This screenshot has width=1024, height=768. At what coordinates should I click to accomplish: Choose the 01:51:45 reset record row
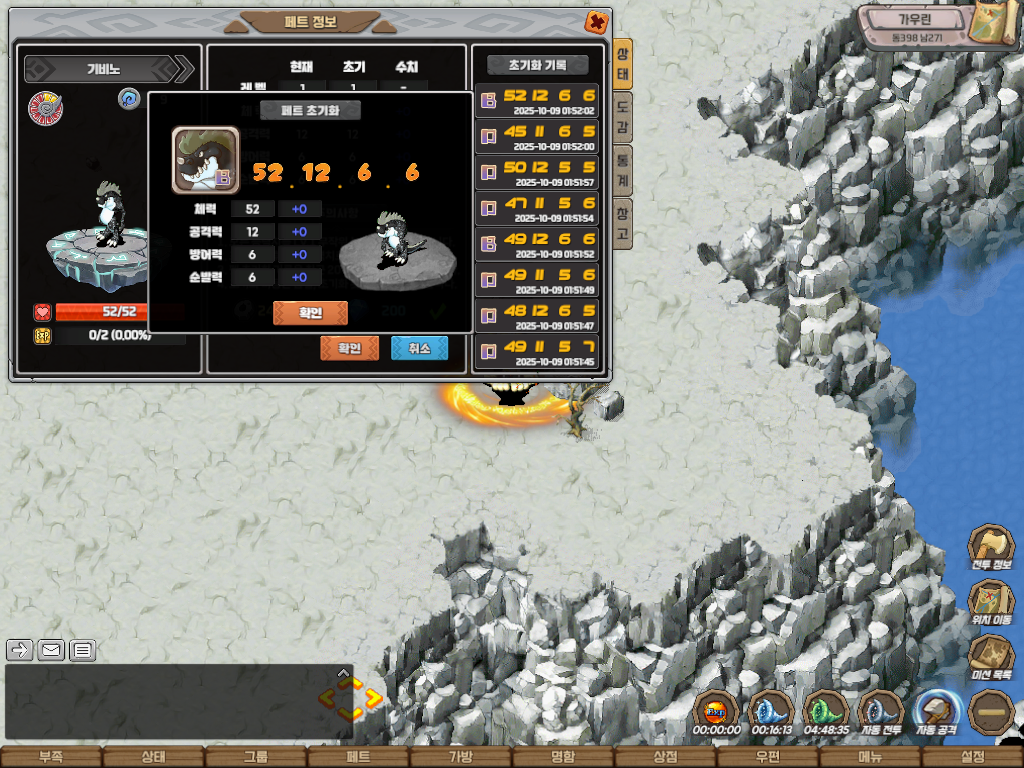(x=537, y=352)
